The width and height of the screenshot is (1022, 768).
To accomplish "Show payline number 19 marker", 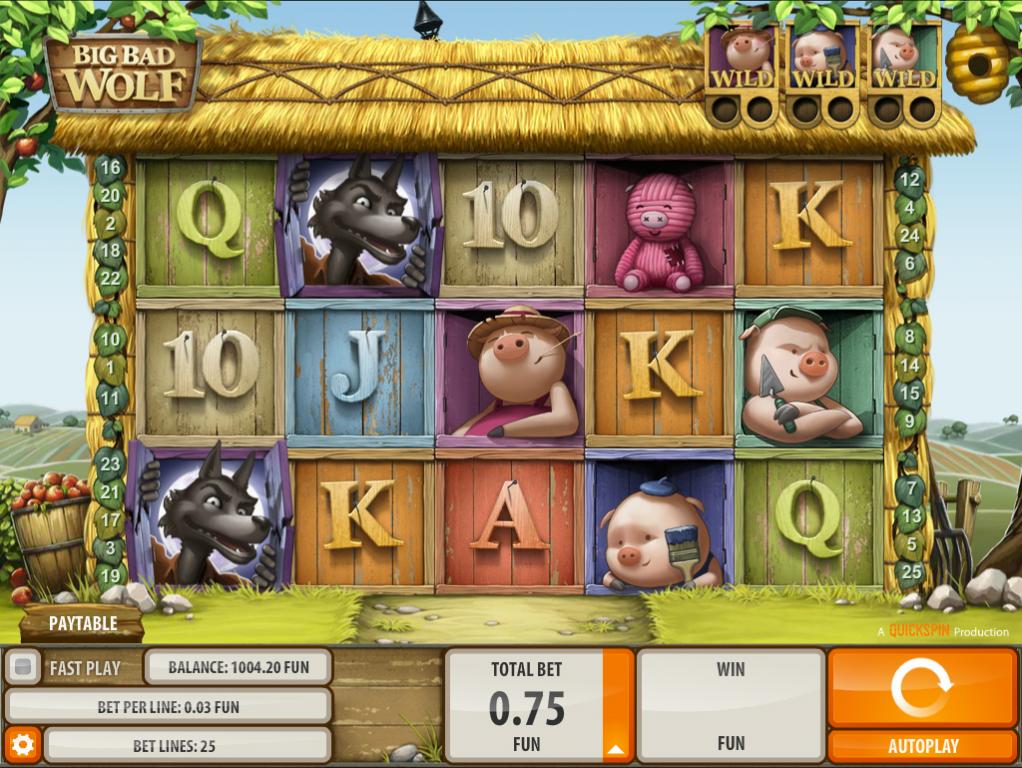I will click(110, 575).
